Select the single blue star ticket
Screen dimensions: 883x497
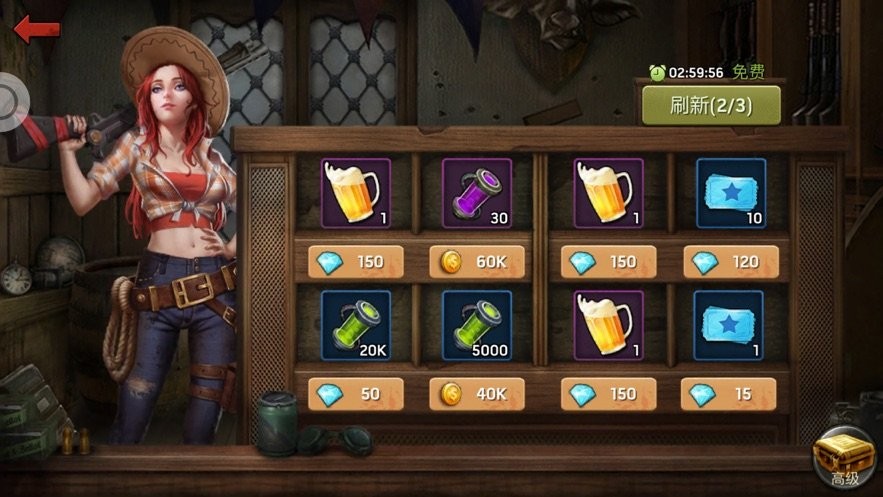[x=730, y=325]
